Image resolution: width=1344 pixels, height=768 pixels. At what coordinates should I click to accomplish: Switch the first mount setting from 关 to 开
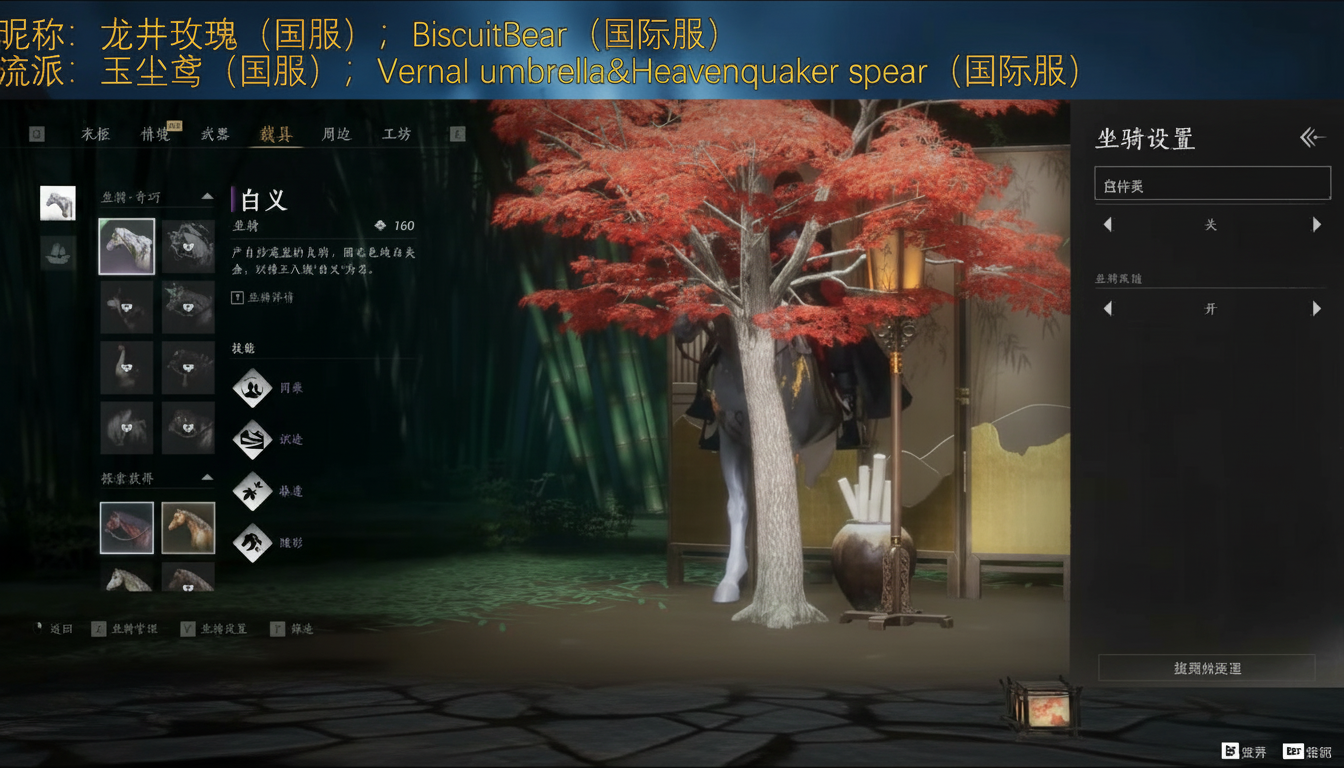(1318, 225)
